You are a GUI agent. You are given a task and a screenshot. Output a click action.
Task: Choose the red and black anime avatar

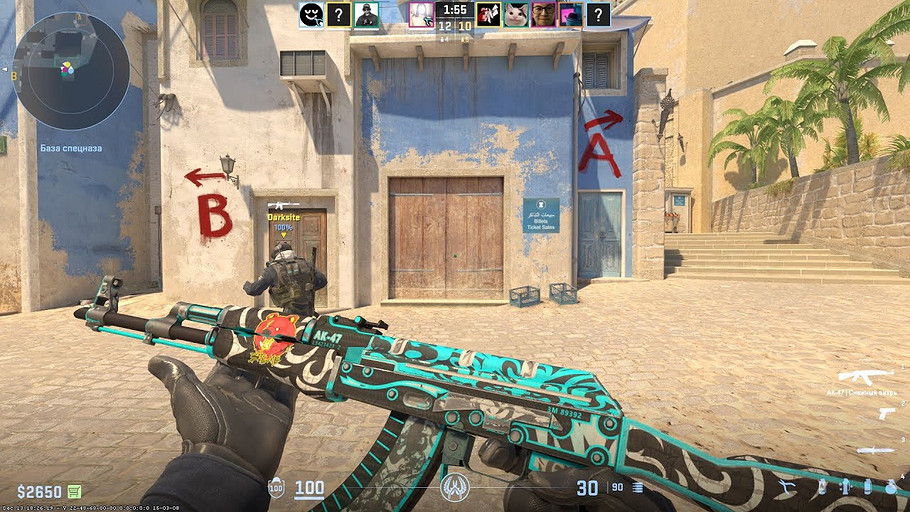(488, 14)
